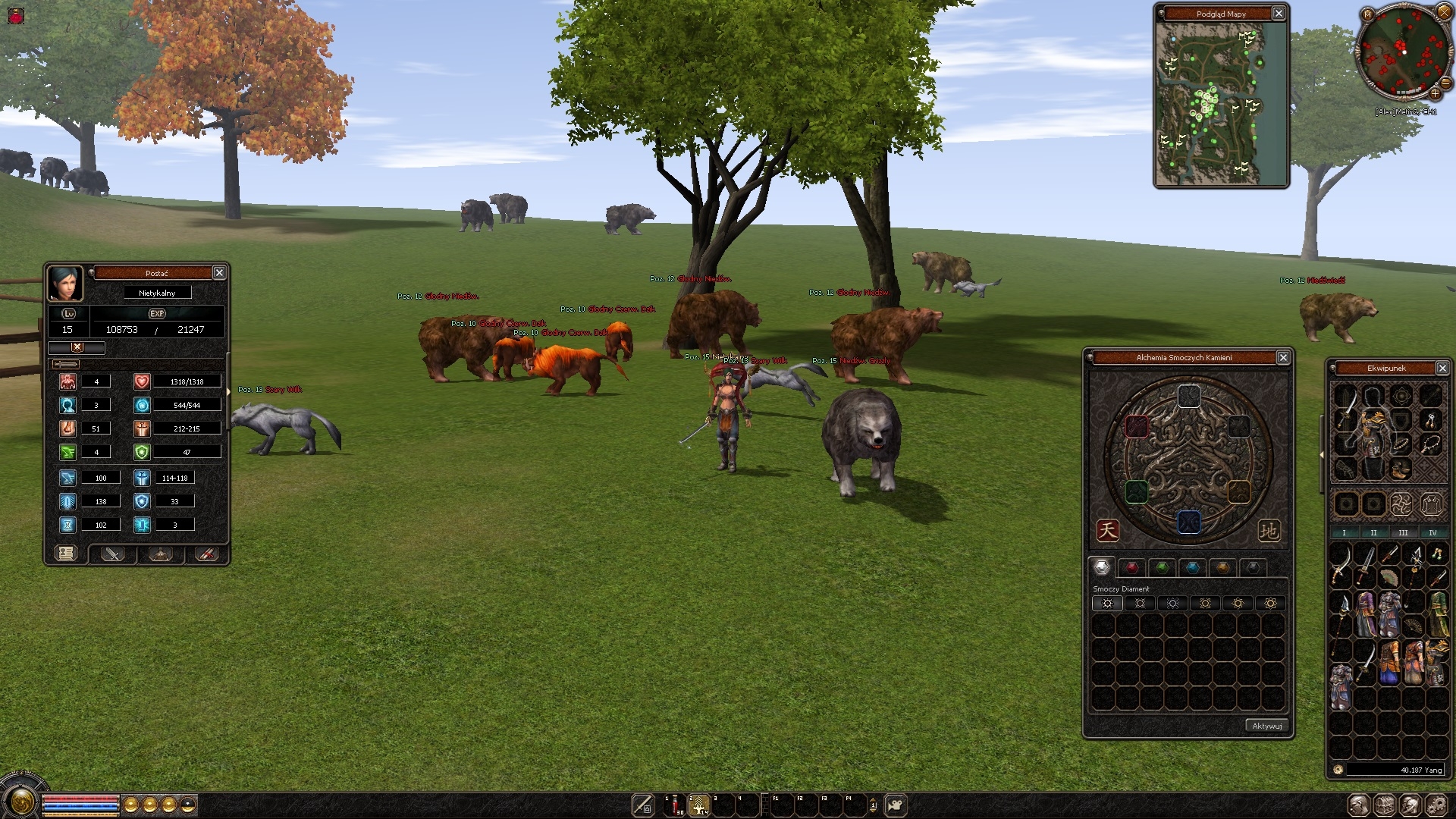Open the blue dragon stone tab

click(x=1192, y=567)
